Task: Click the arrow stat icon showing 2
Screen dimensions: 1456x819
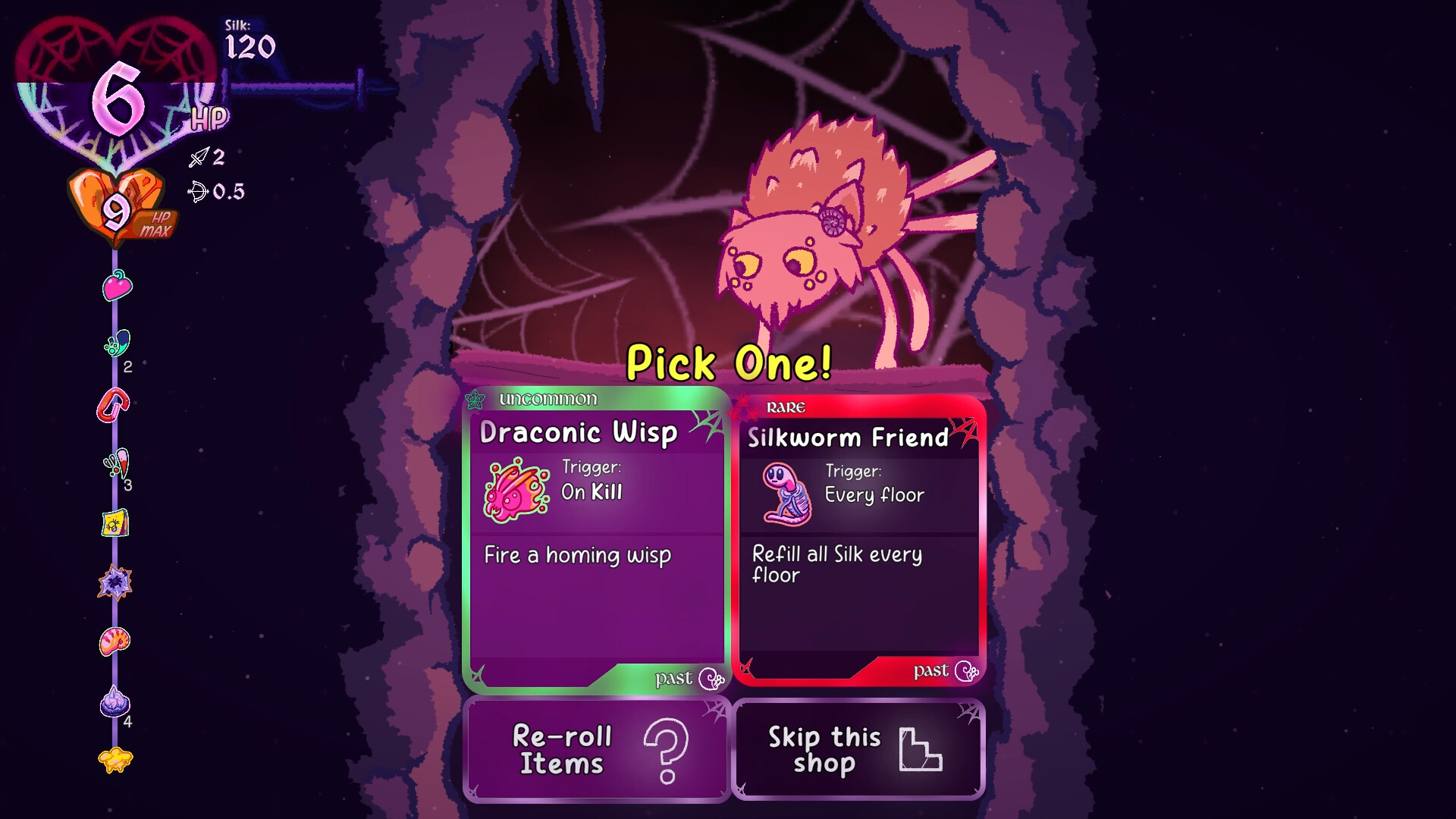Action: click(x=199, y=158)
